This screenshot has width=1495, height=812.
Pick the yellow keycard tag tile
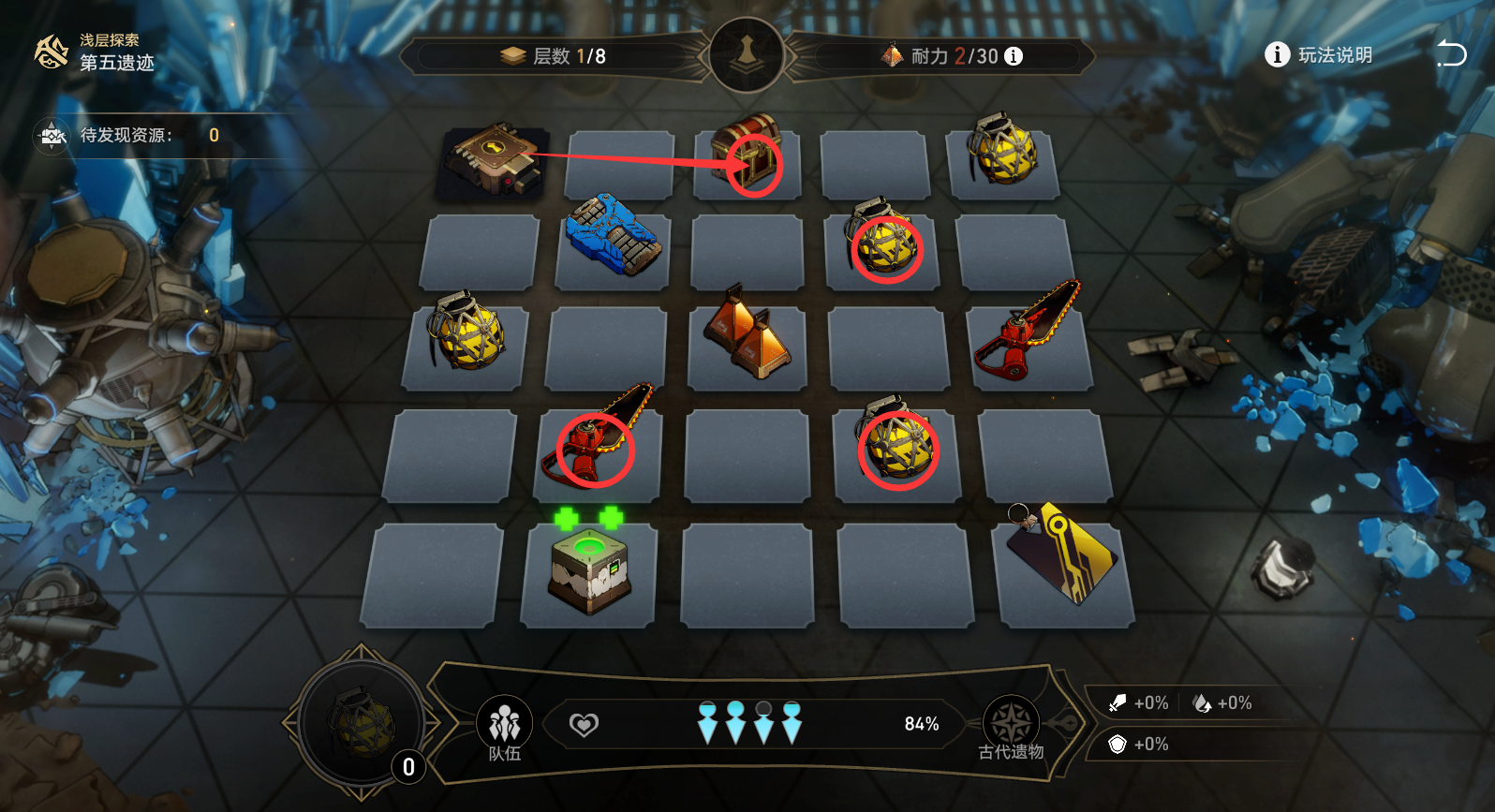tap(1063, 554)
